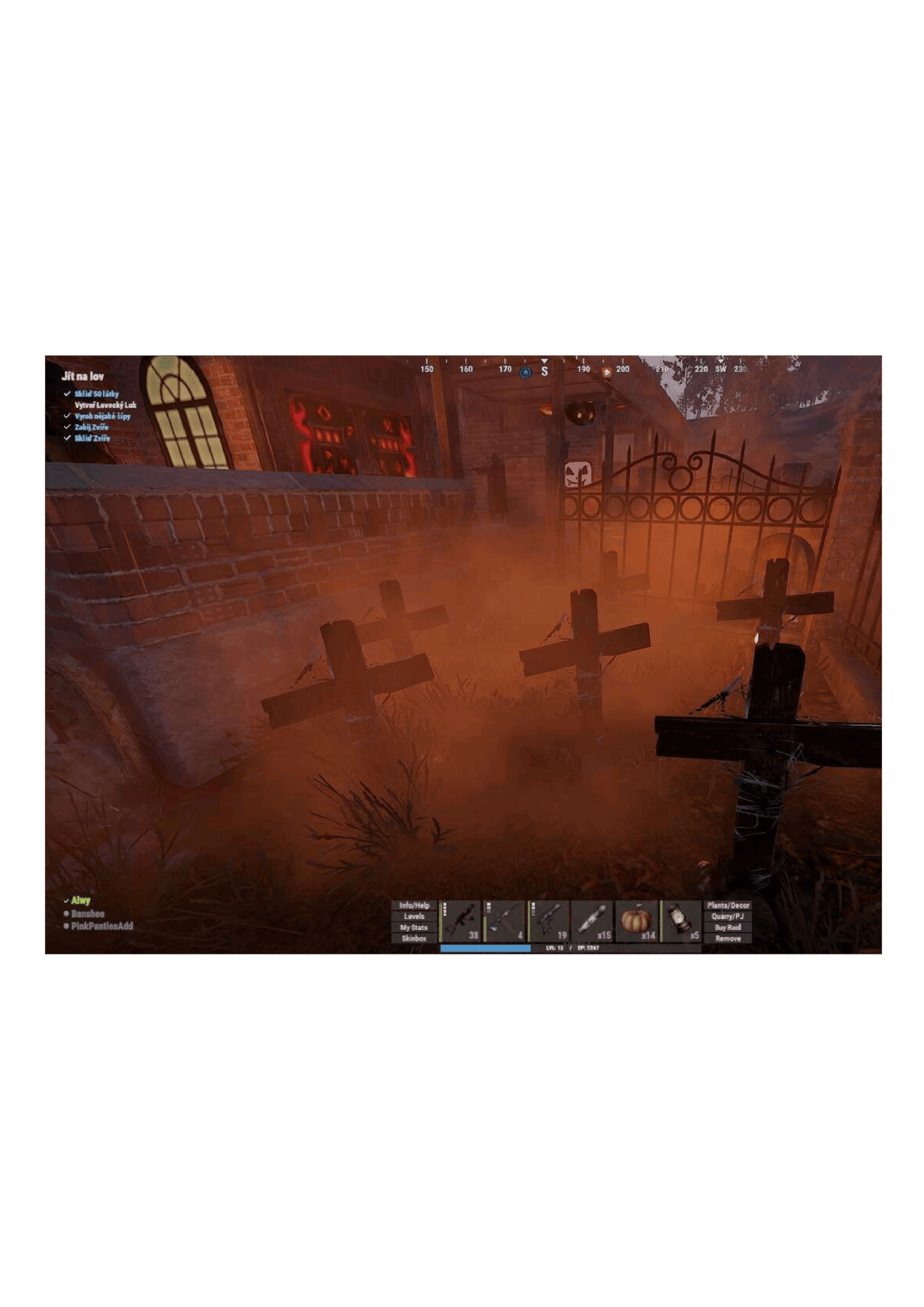The image size is (924, 1307).
Task: Equip the rifle showing 4 rounds
Action: point(505,921)
